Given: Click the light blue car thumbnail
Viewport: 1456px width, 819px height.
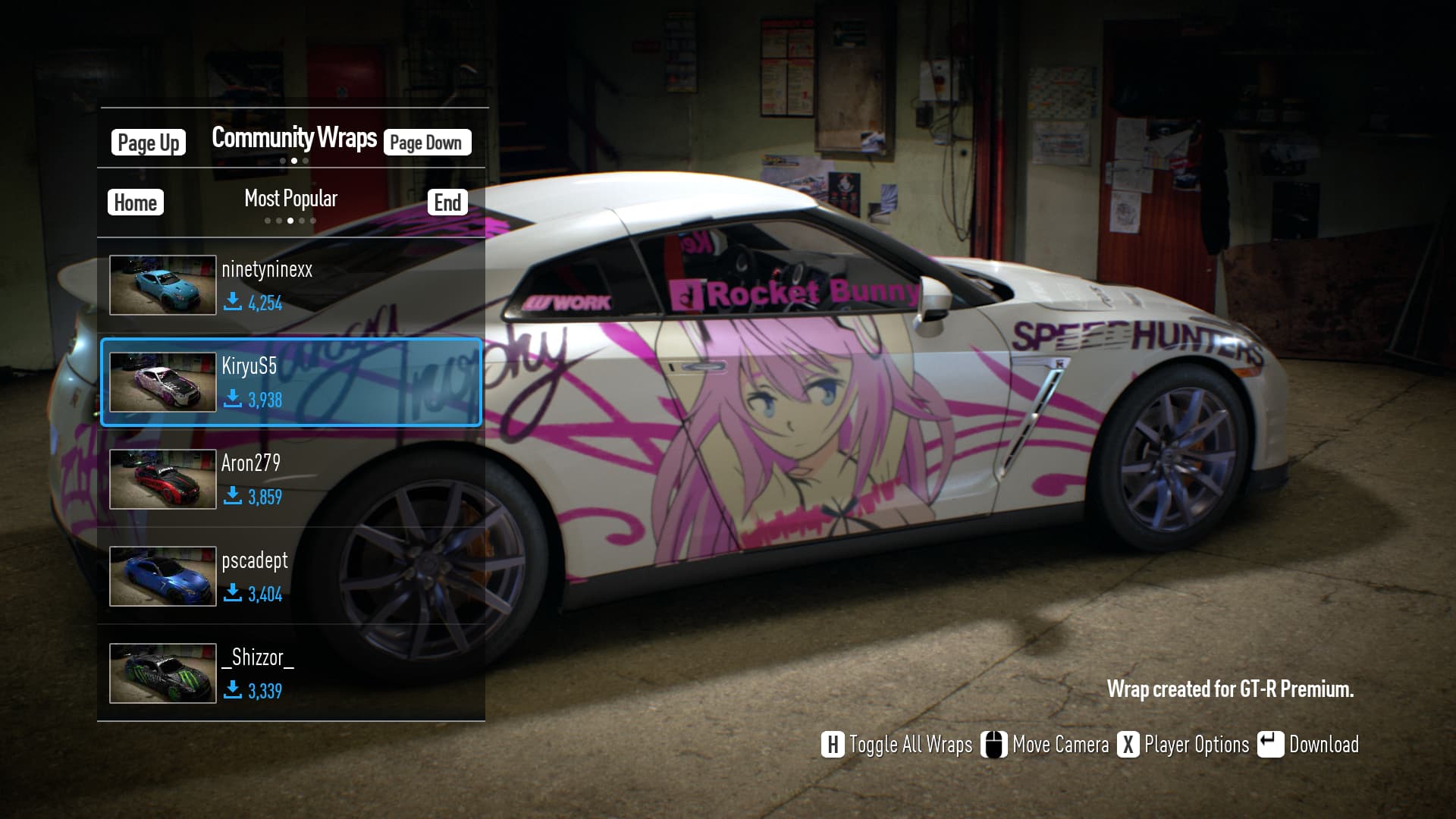Looking at the screenshot, I should coord(162,285).
